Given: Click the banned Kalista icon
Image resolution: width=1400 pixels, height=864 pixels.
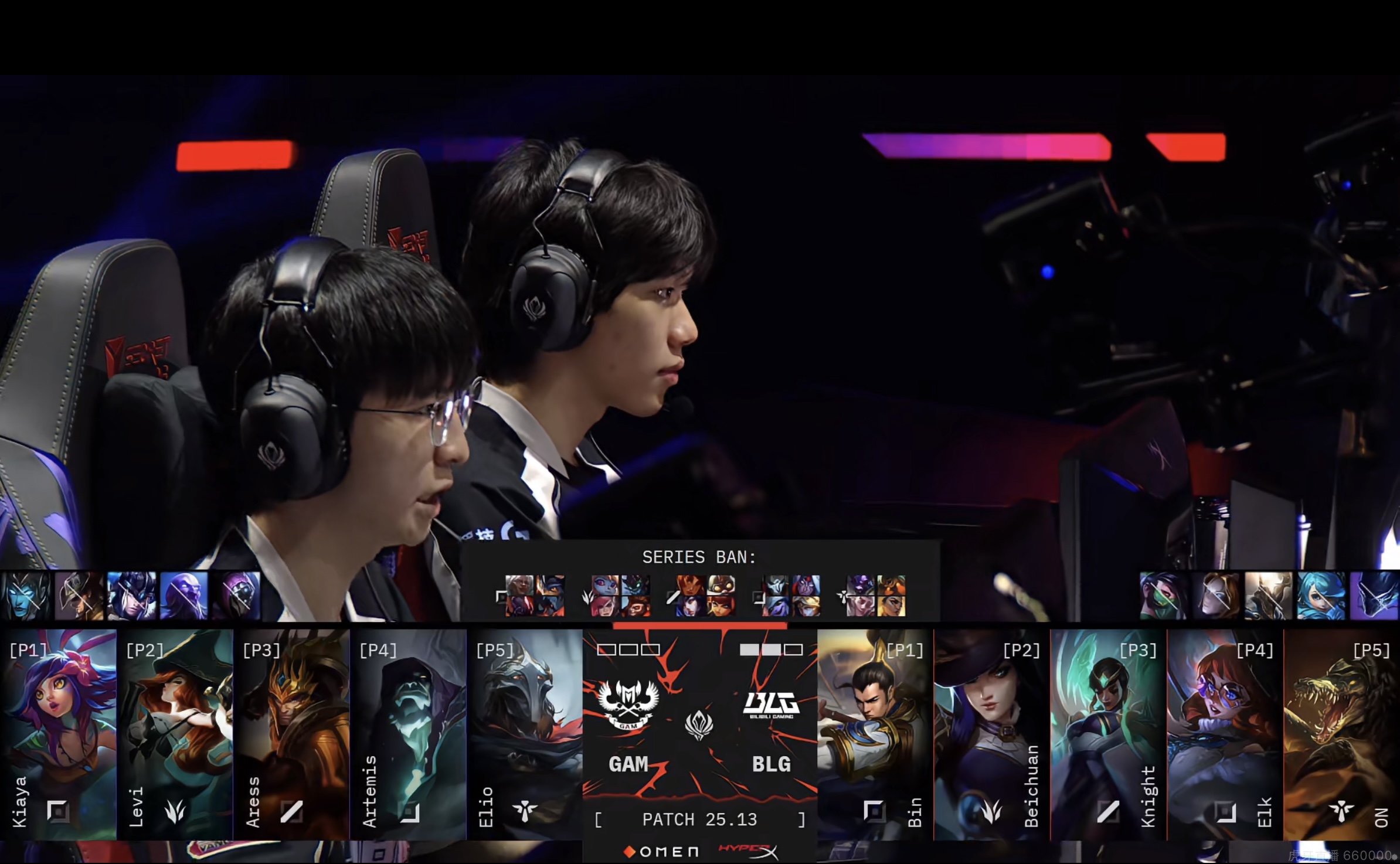Looking at the screenshot, I should click(x=25, y=596).
